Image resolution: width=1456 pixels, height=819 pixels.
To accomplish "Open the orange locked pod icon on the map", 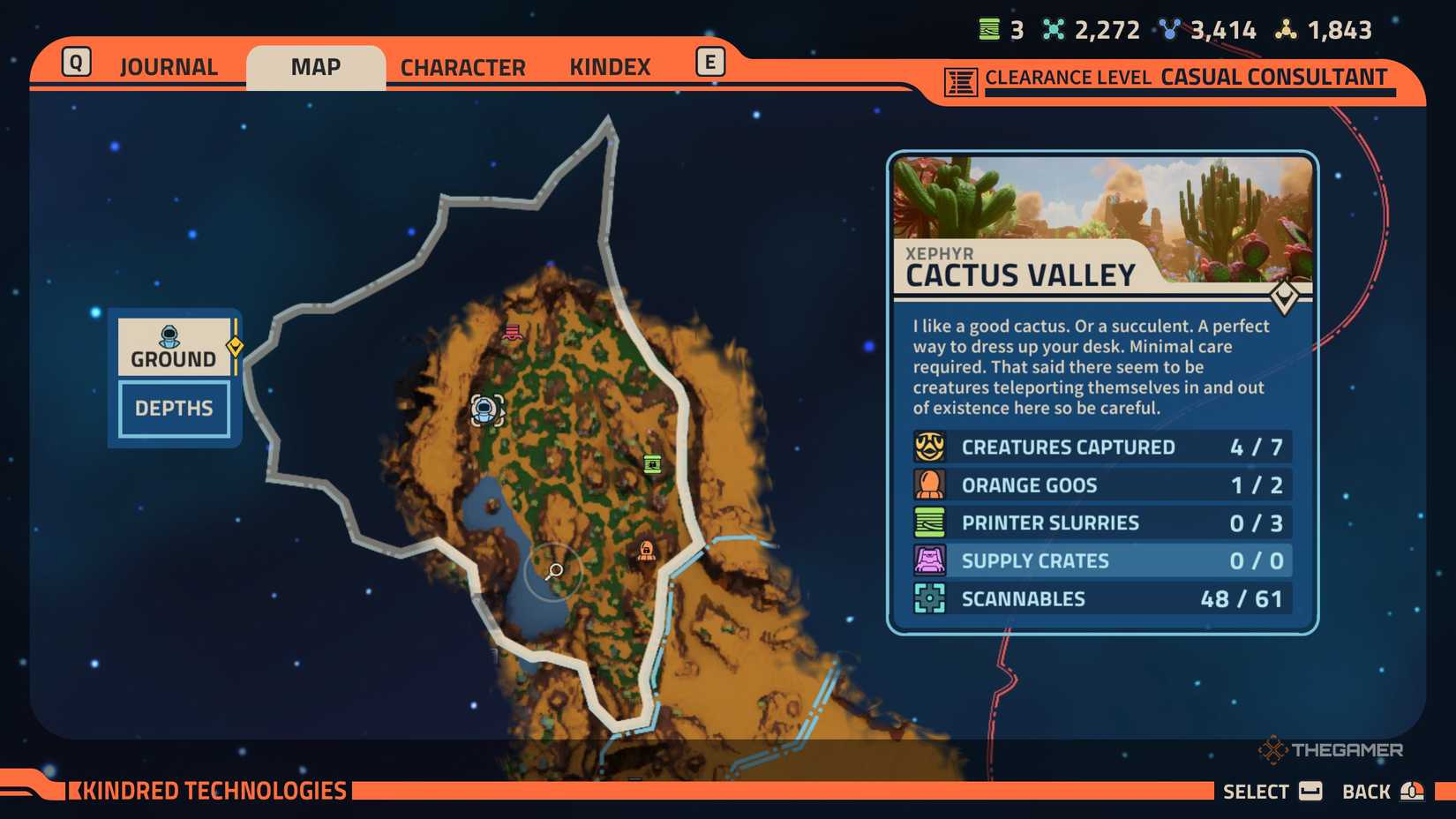I will tap(645, 550).
